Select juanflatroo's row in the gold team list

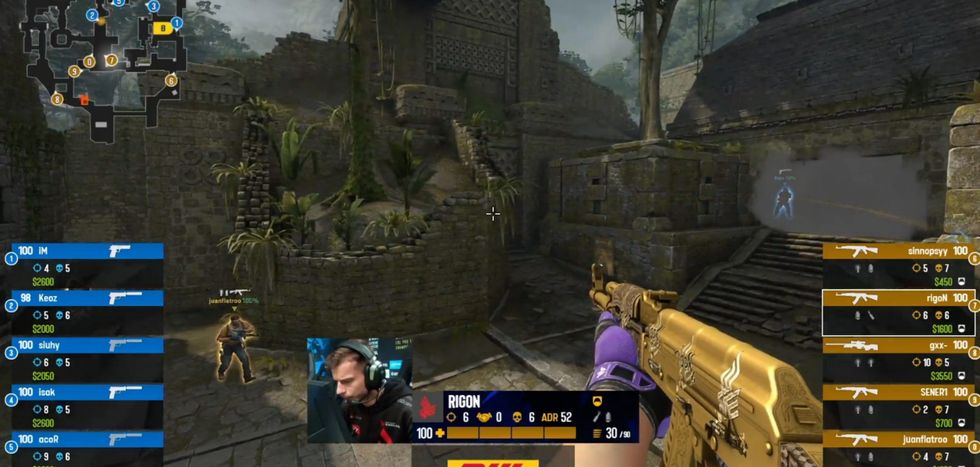[x=897, y=448]
